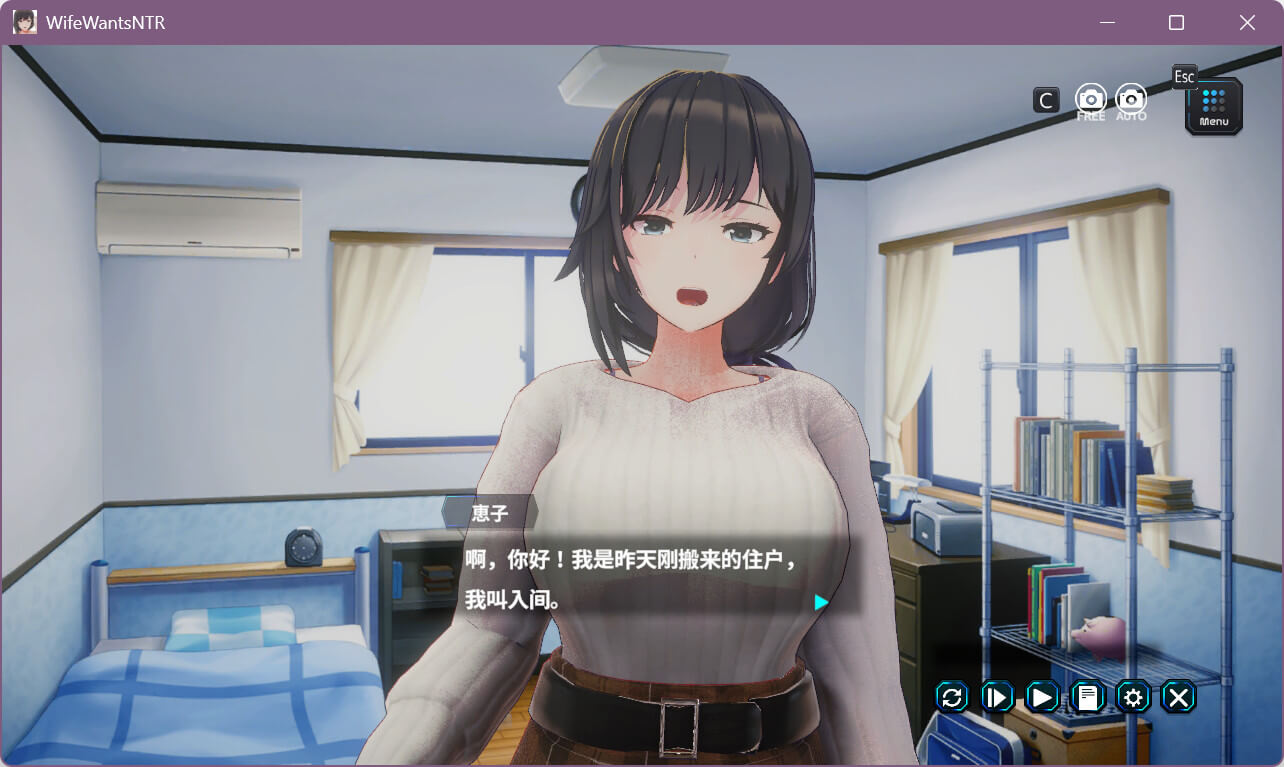Viewport: 1284px width, 767px height.
Task: Hide the dialogue box with the X icon
Action: pyautogui.click(x=1179, y=697)
